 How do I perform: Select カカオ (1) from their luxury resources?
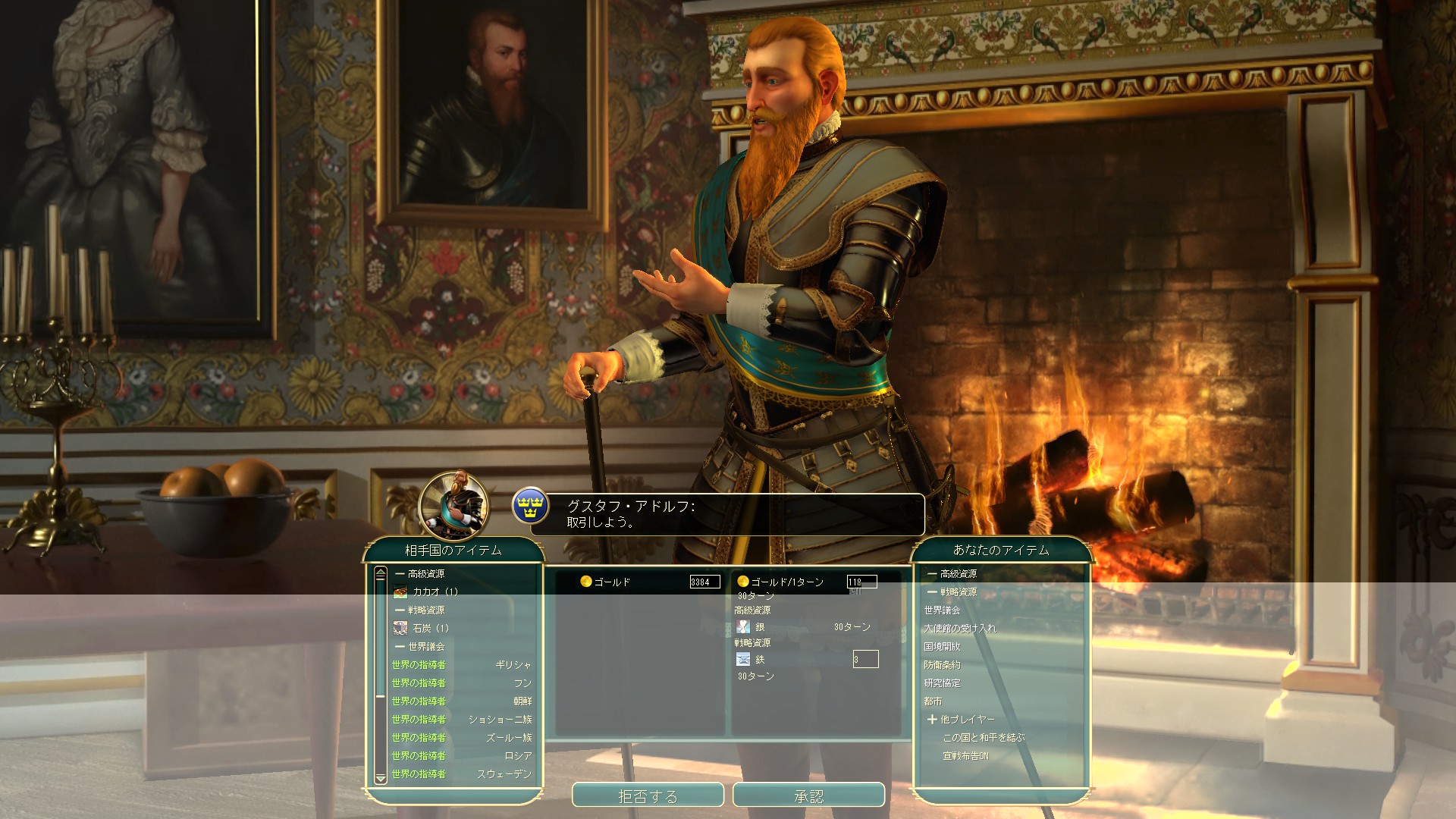coord(435,591)
